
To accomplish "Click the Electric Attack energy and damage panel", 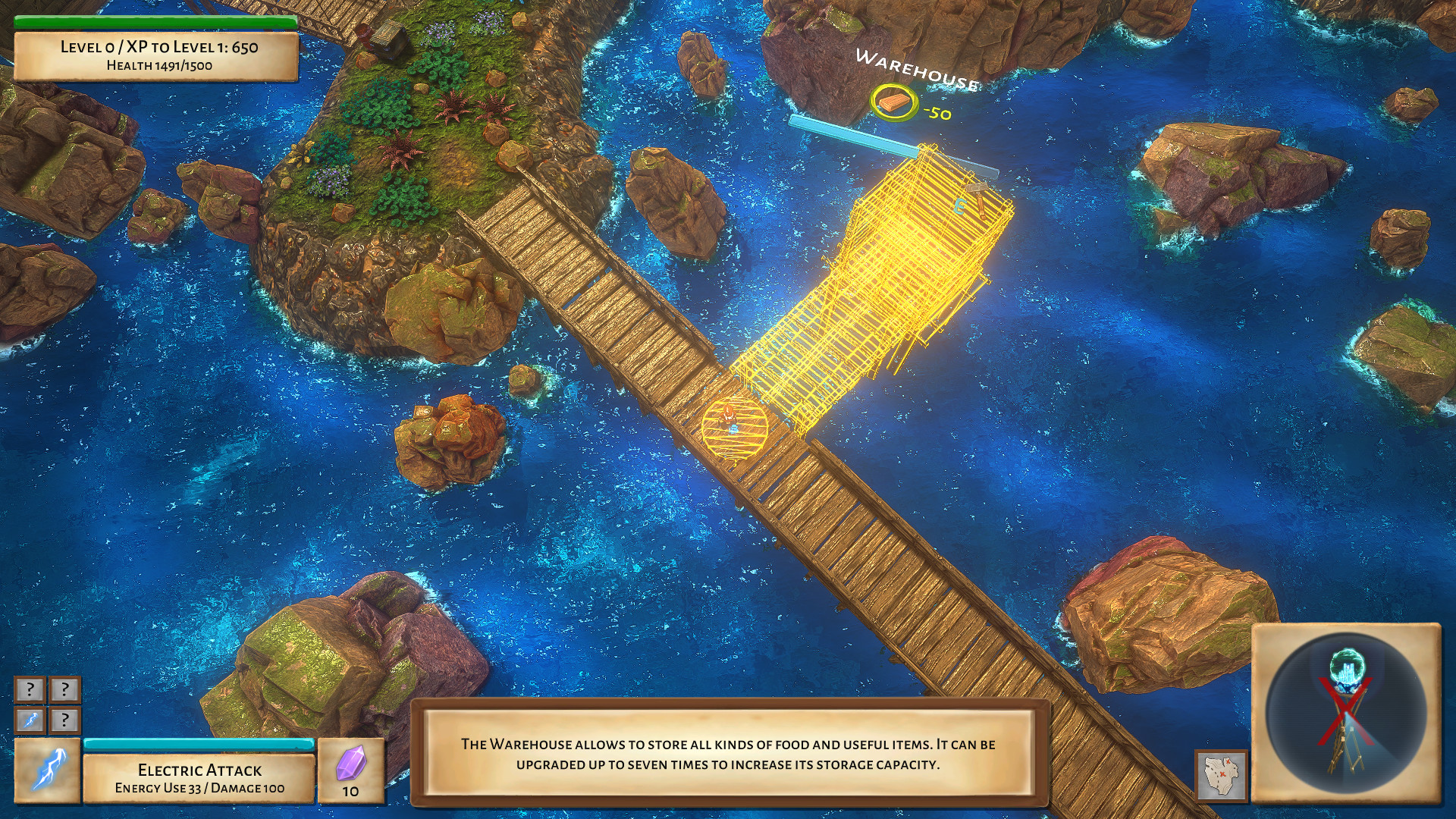I will [199, 779].
